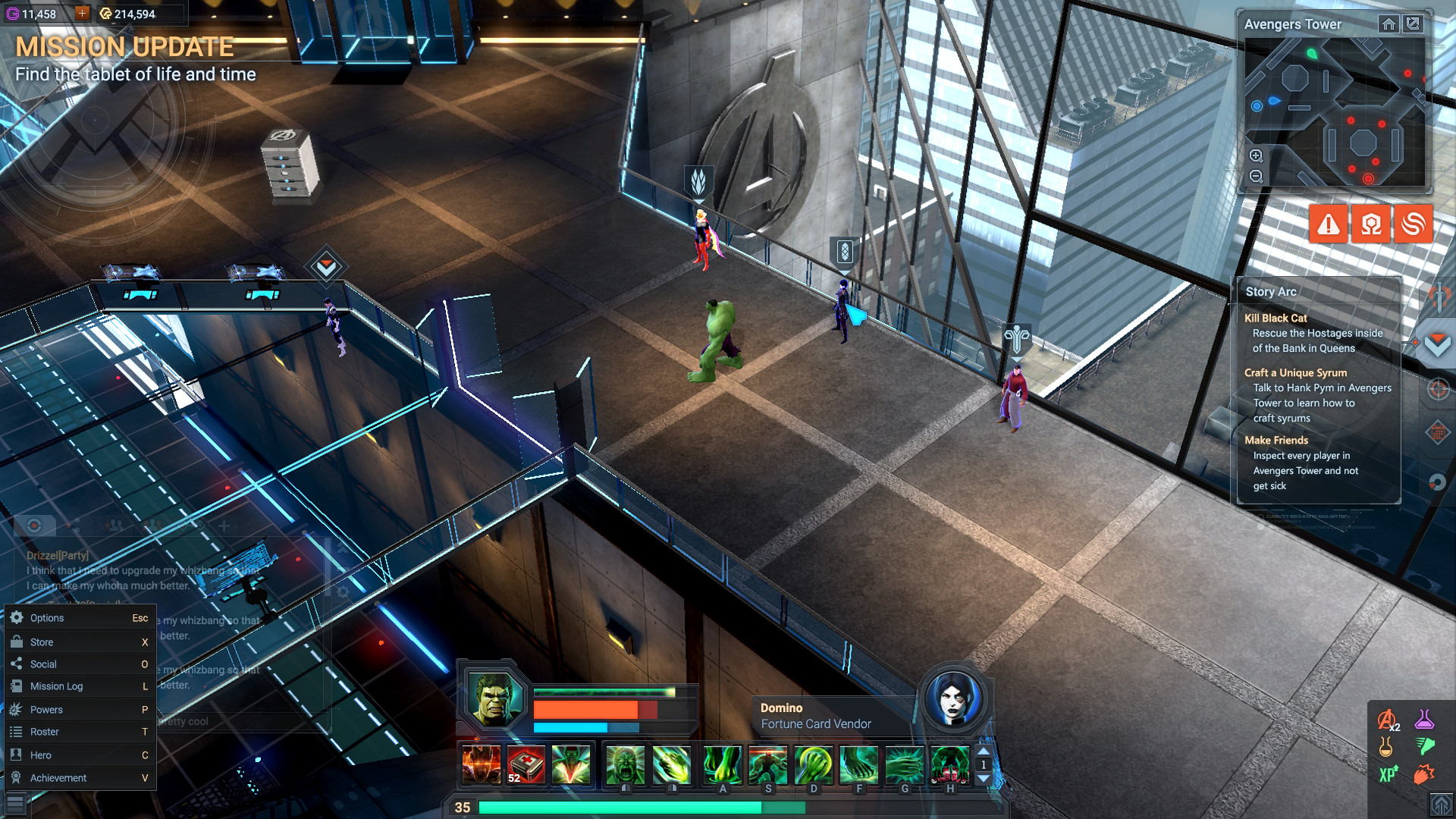This screenshot has height=819, width=1456.
Task: Show the Powers panel
Action: coord(46,710)
